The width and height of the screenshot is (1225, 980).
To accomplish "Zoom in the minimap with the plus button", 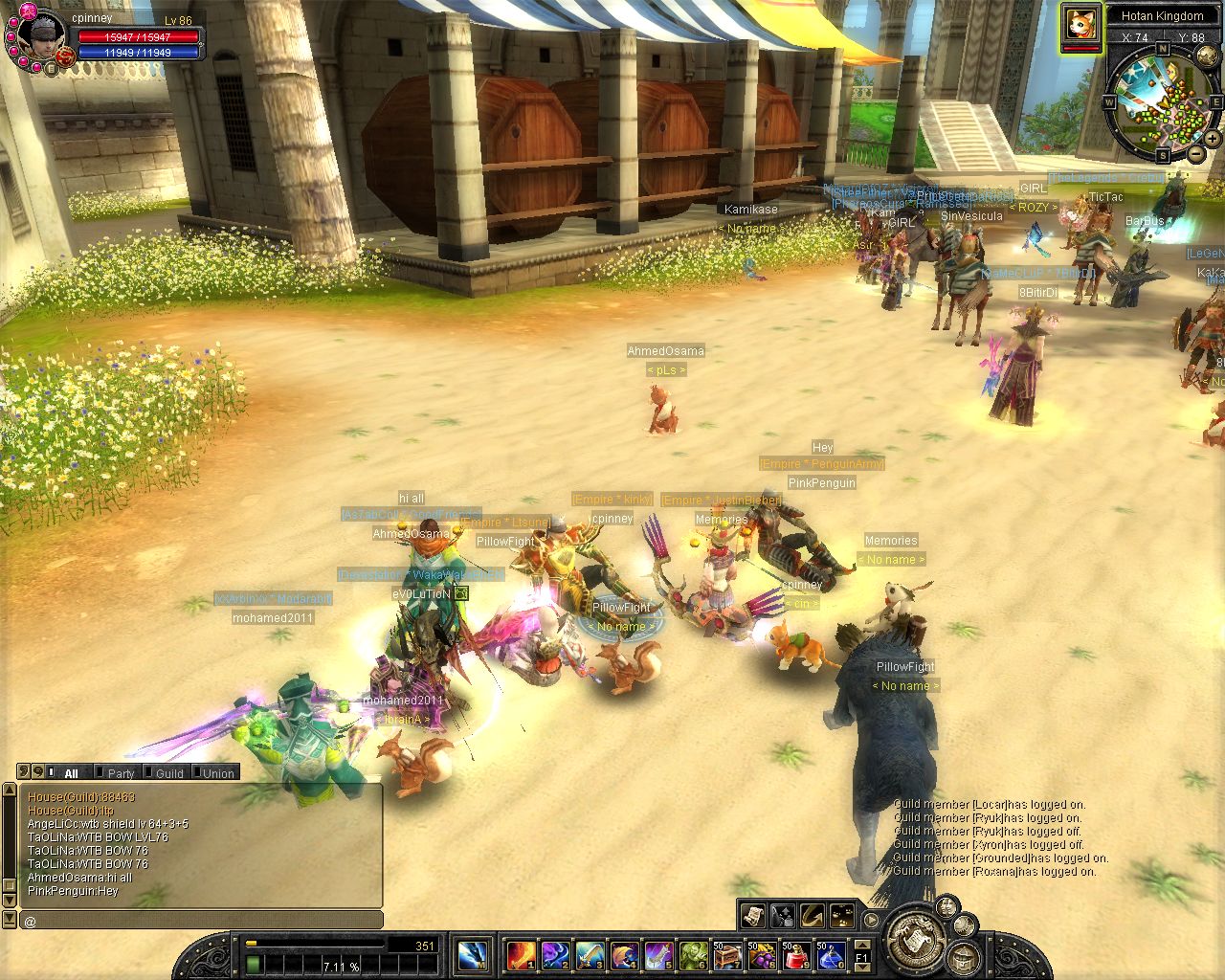I will coord(1212,140).
